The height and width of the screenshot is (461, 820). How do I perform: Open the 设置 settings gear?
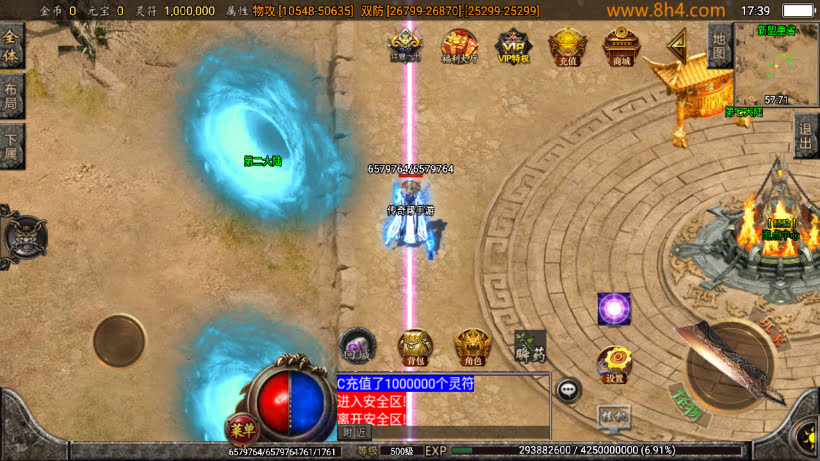pos(614,365)
